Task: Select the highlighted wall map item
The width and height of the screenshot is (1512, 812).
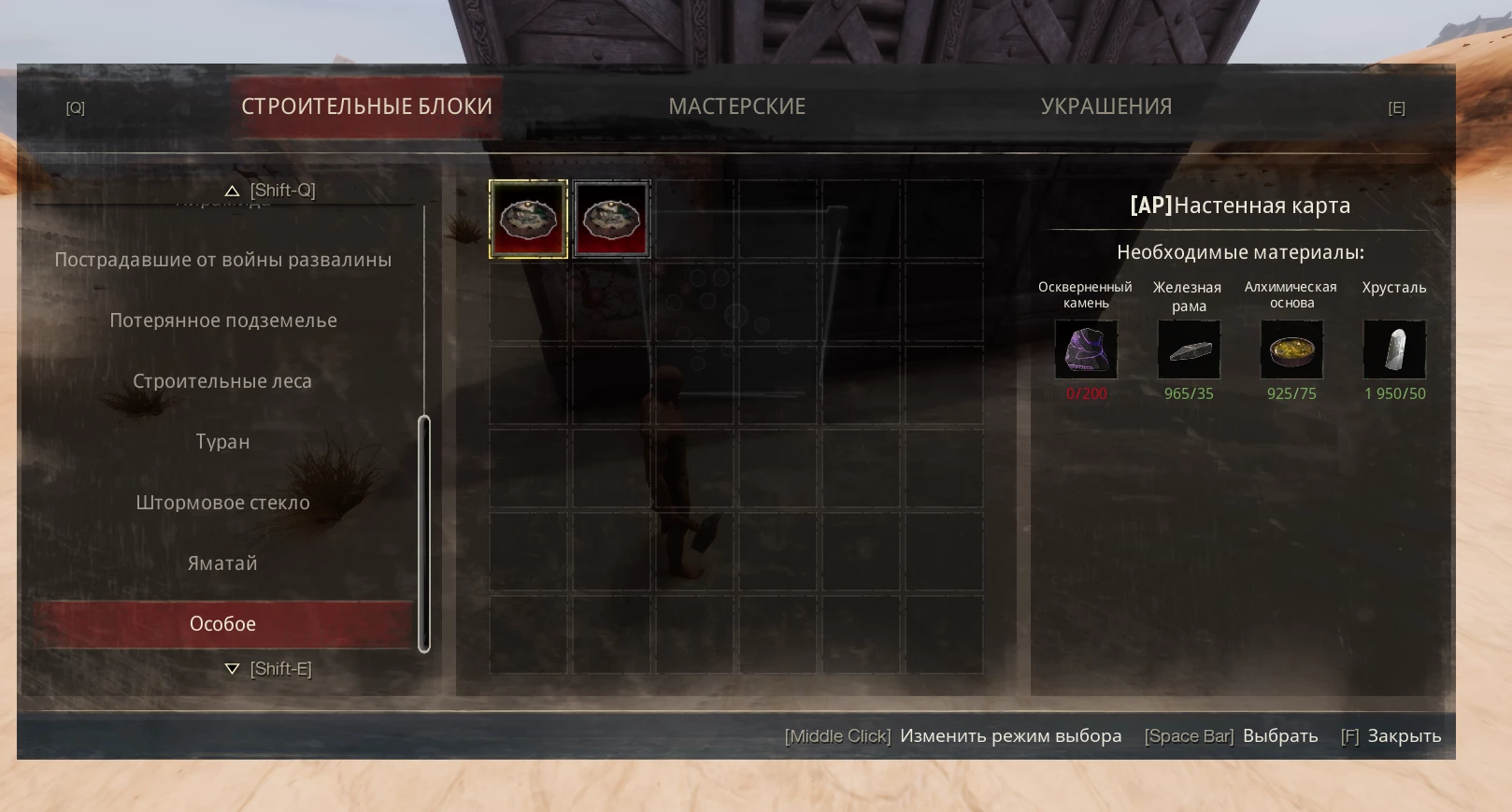Action: [528, 220]
